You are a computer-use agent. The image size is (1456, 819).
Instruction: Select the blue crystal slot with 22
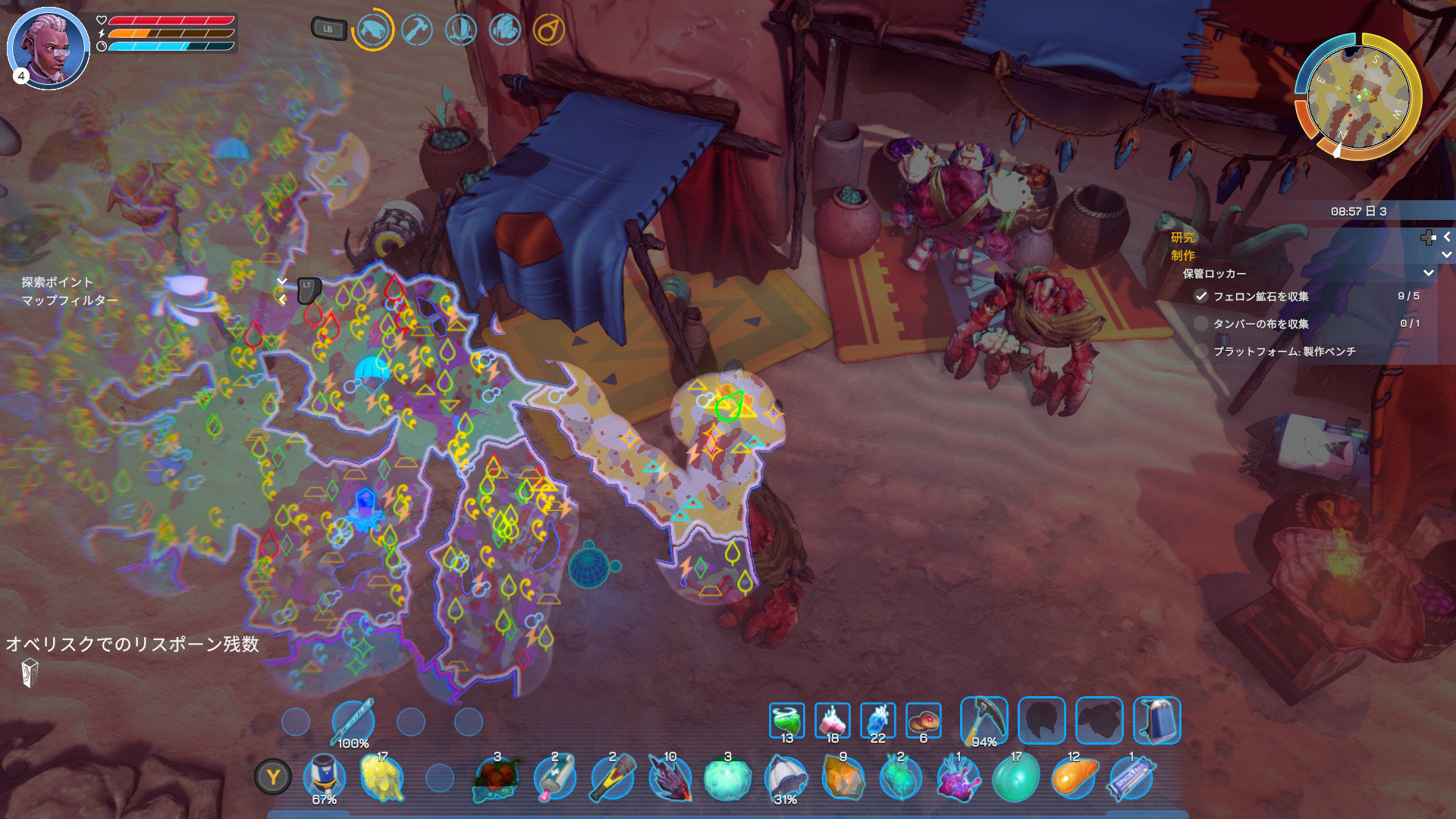coord(878,720)
